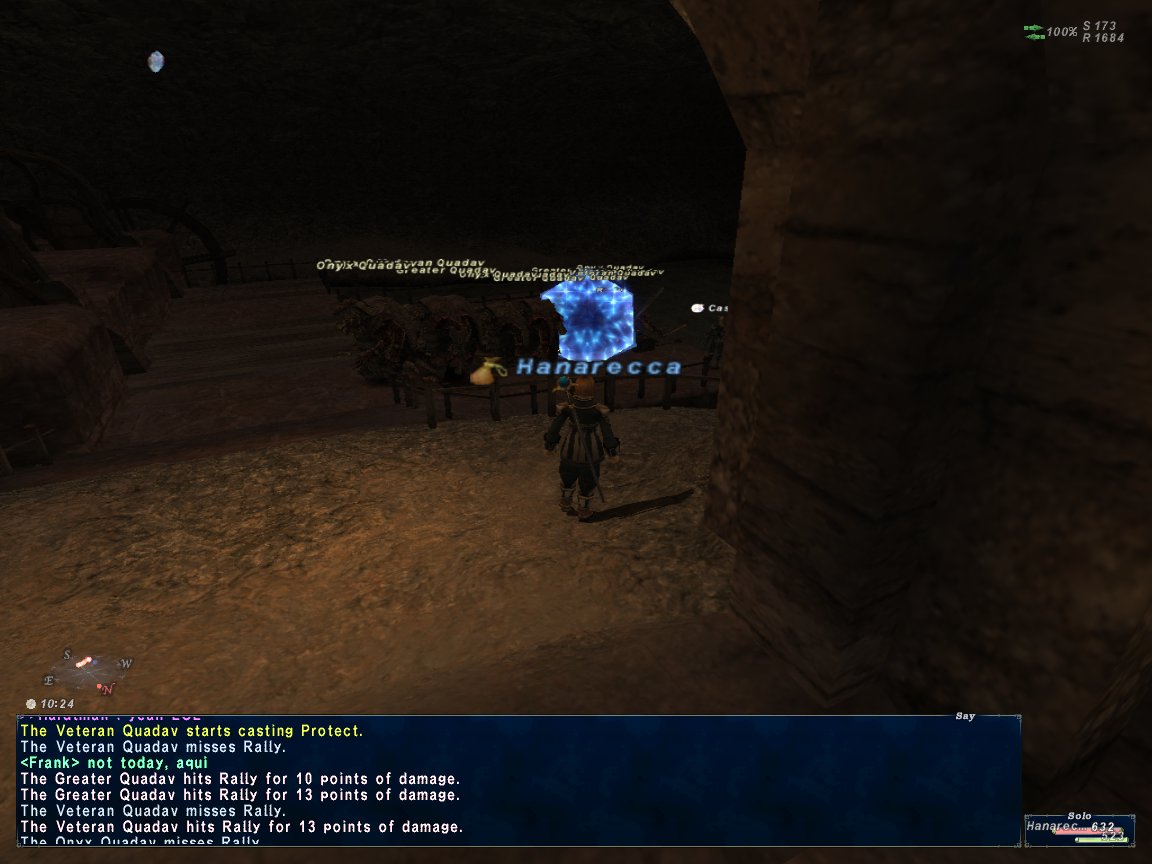Screen dimensions: 1152x864
Task: Click the chat log window
Action: click(518, 780)
